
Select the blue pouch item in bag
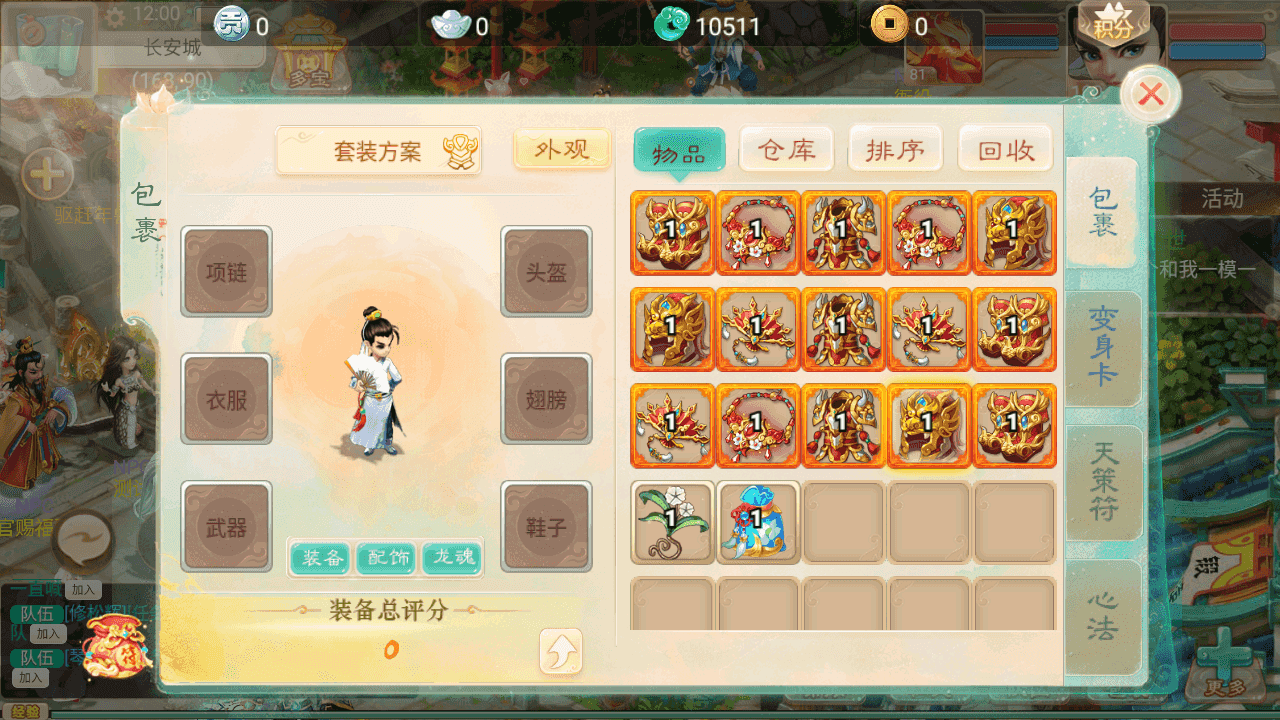pyautogui.click(x=757, y=522)
